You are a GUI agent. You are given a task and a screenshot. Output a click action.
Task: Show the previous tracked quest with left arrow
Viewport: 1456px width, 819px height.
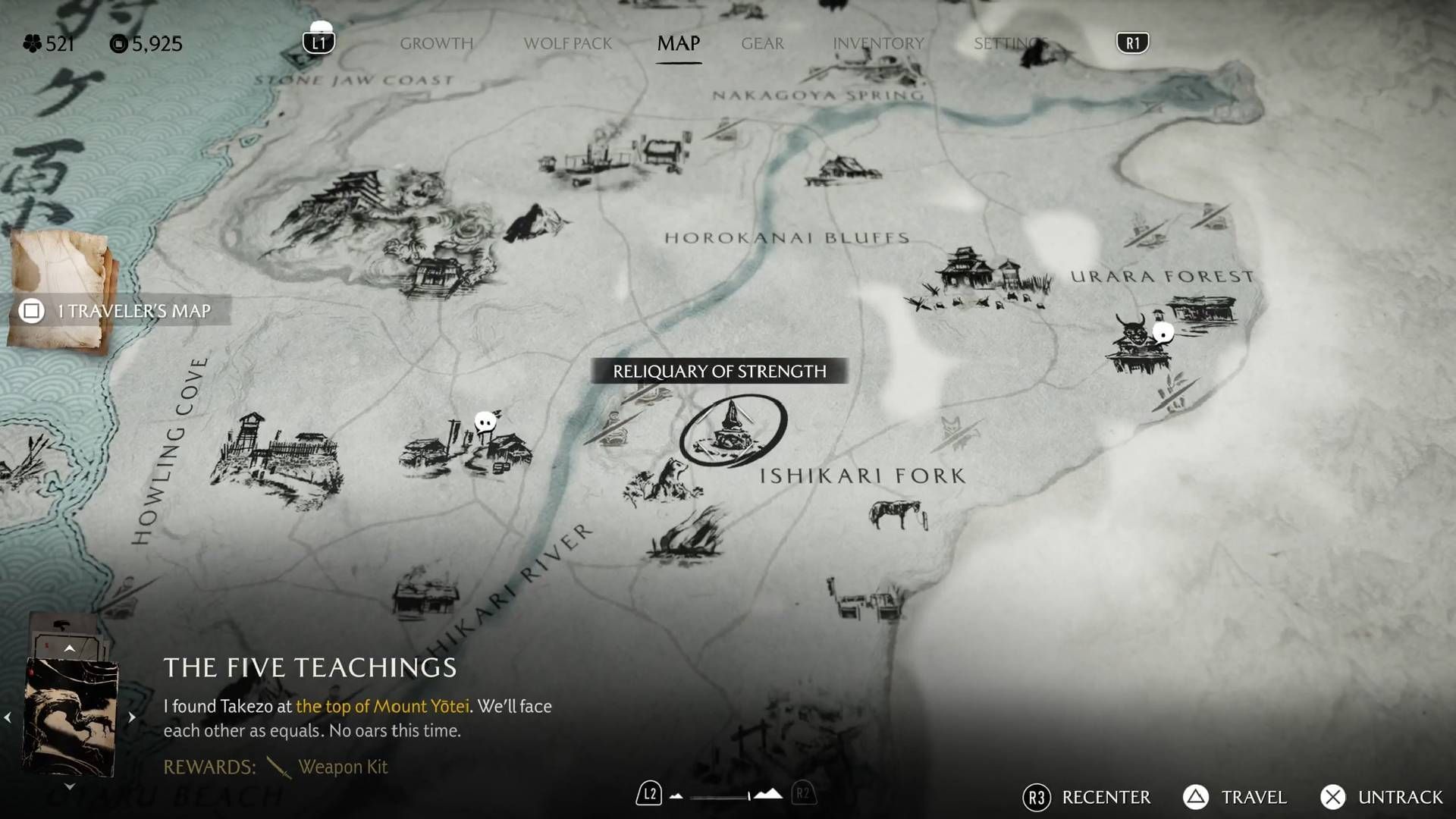click(8, 717)
